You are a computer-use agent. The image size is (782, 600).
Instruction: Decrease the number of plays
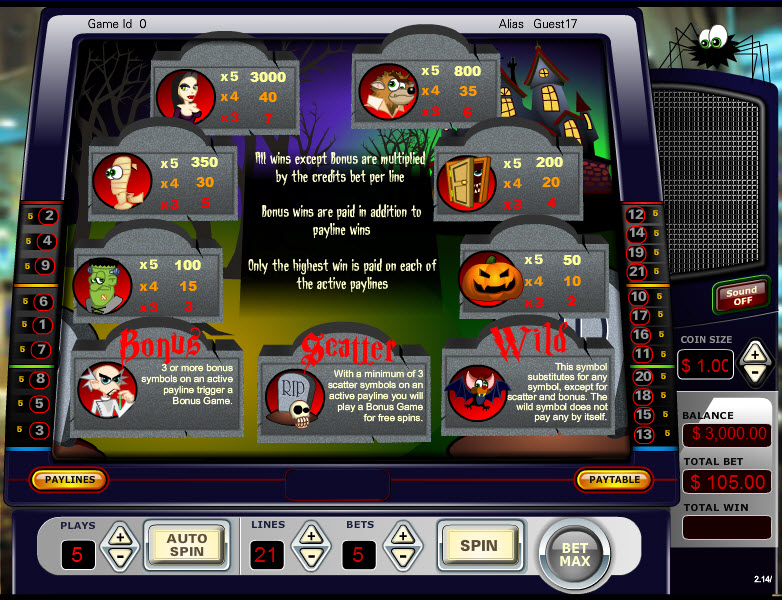(x=119, y=556)
